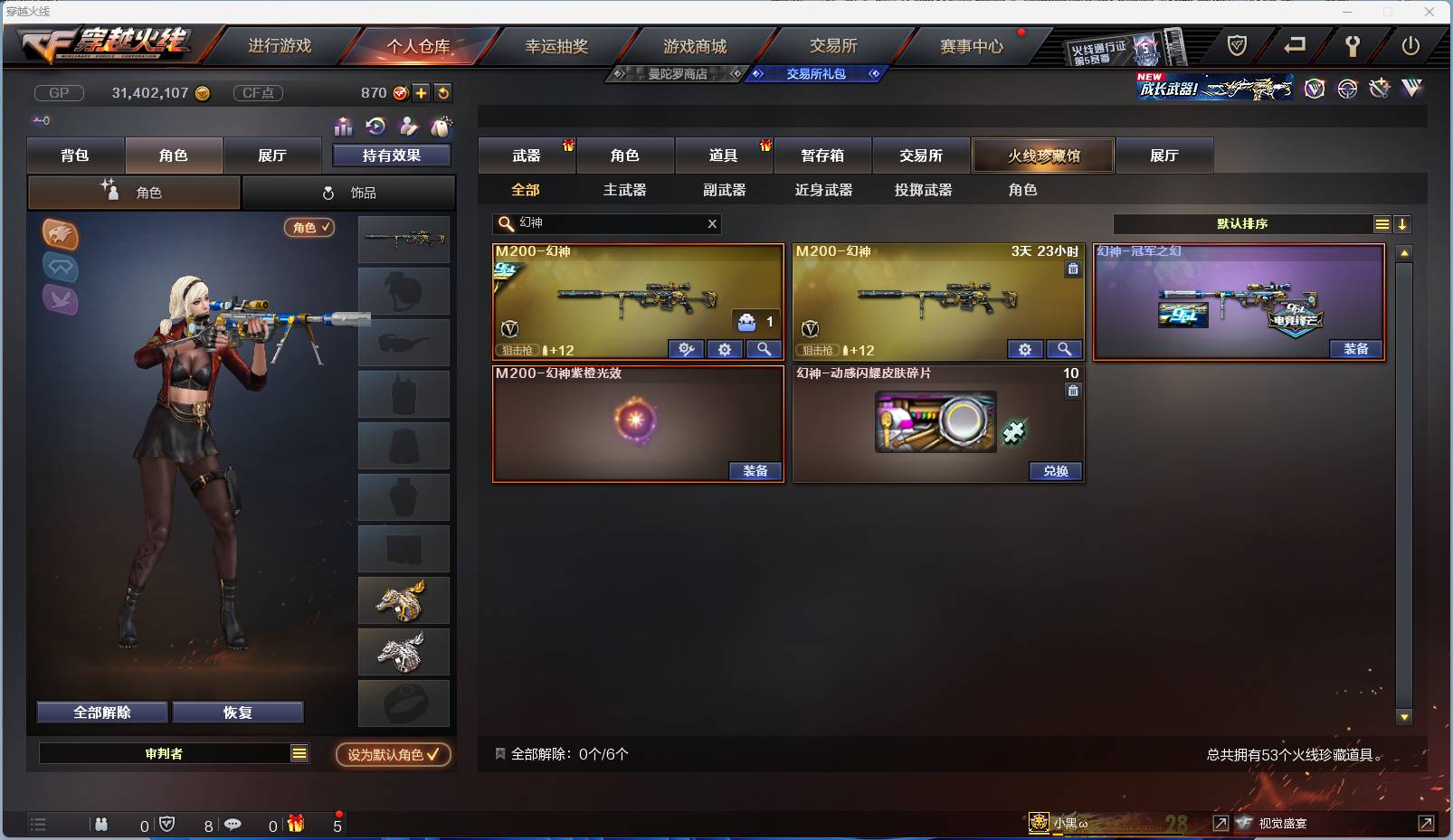Switch to the 火线珍藏馆 tab
The height and width of the screenshot is (840, 1453).
click(x=1043, y=155)
